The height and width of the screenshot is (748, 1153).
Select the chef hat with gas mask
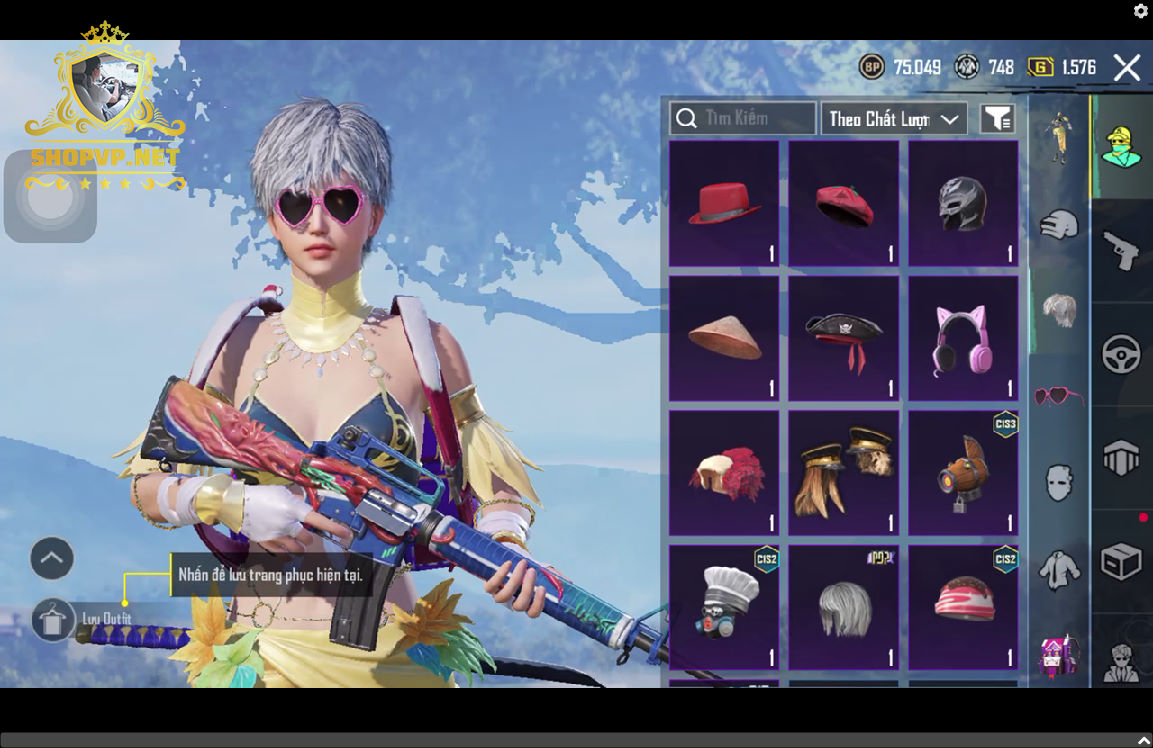[x=724, y=607]
